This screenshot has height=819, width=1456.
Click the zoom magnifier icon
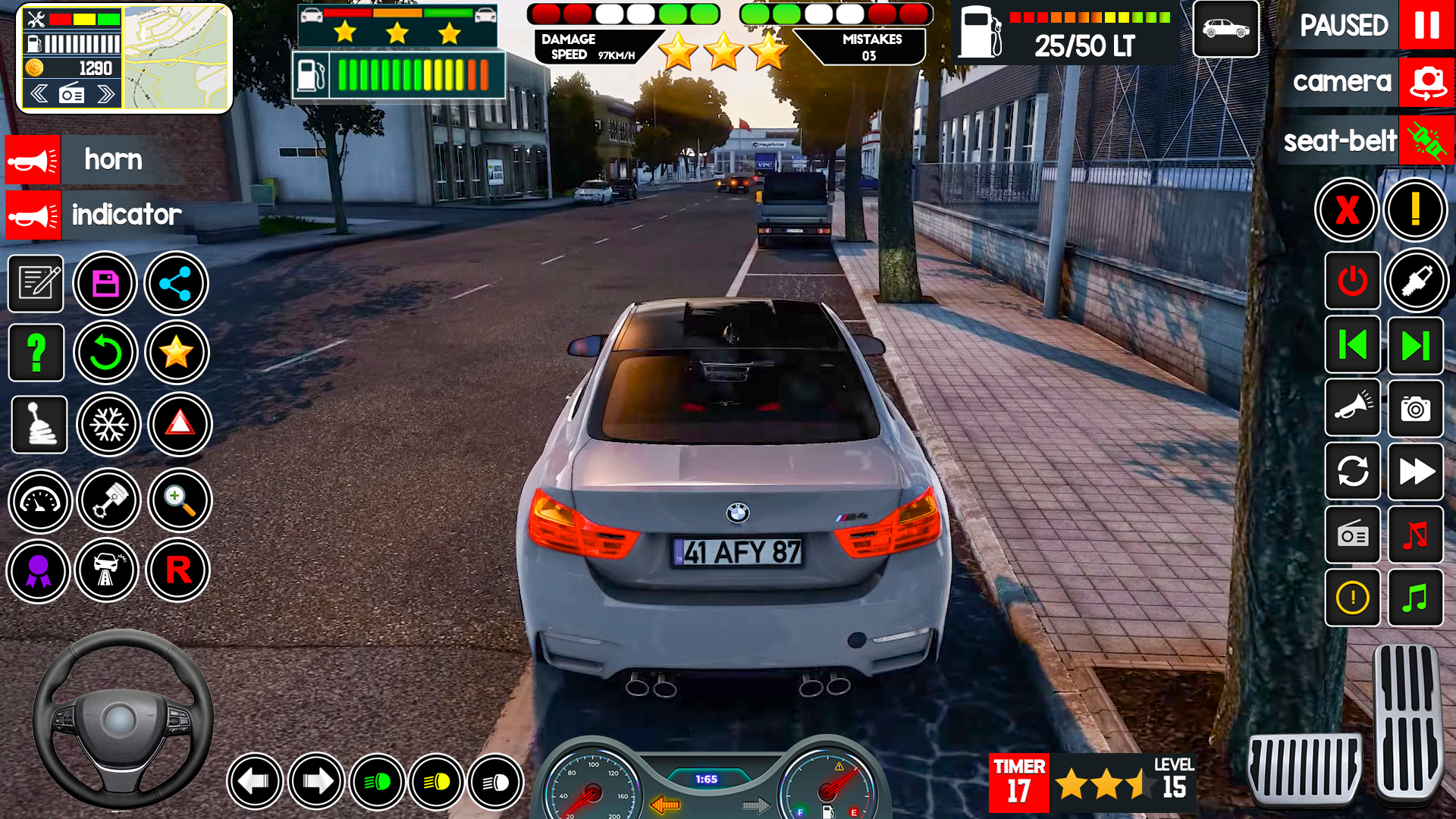point(177,500)
